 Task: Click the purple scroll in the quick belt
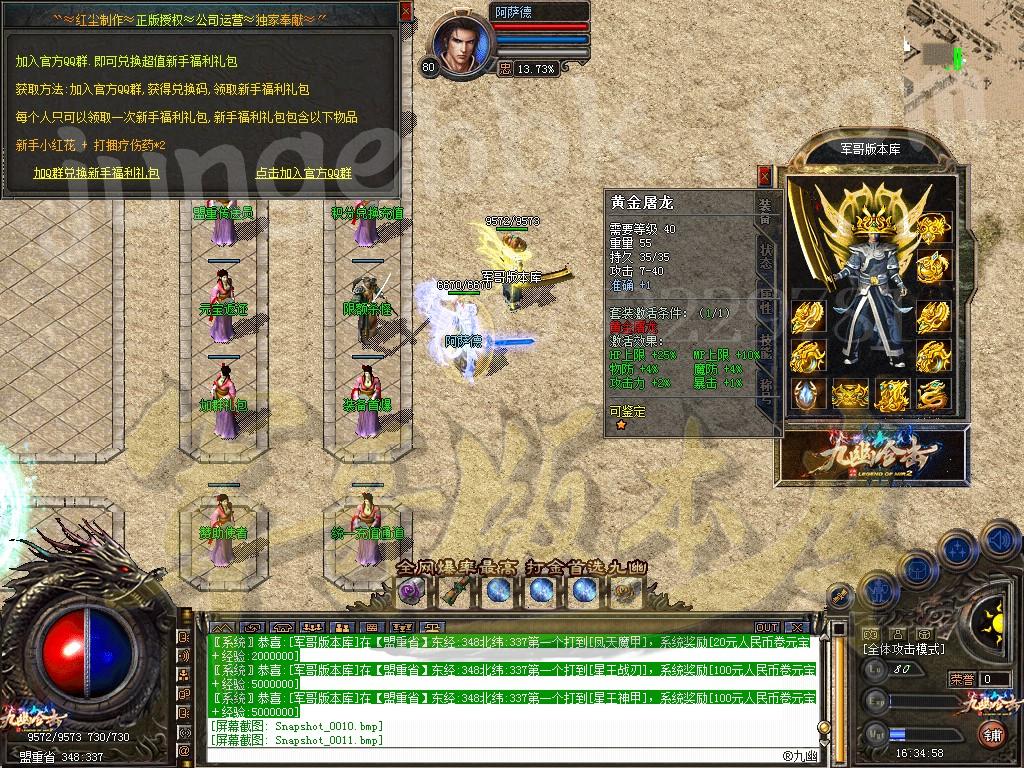[411, 591]
